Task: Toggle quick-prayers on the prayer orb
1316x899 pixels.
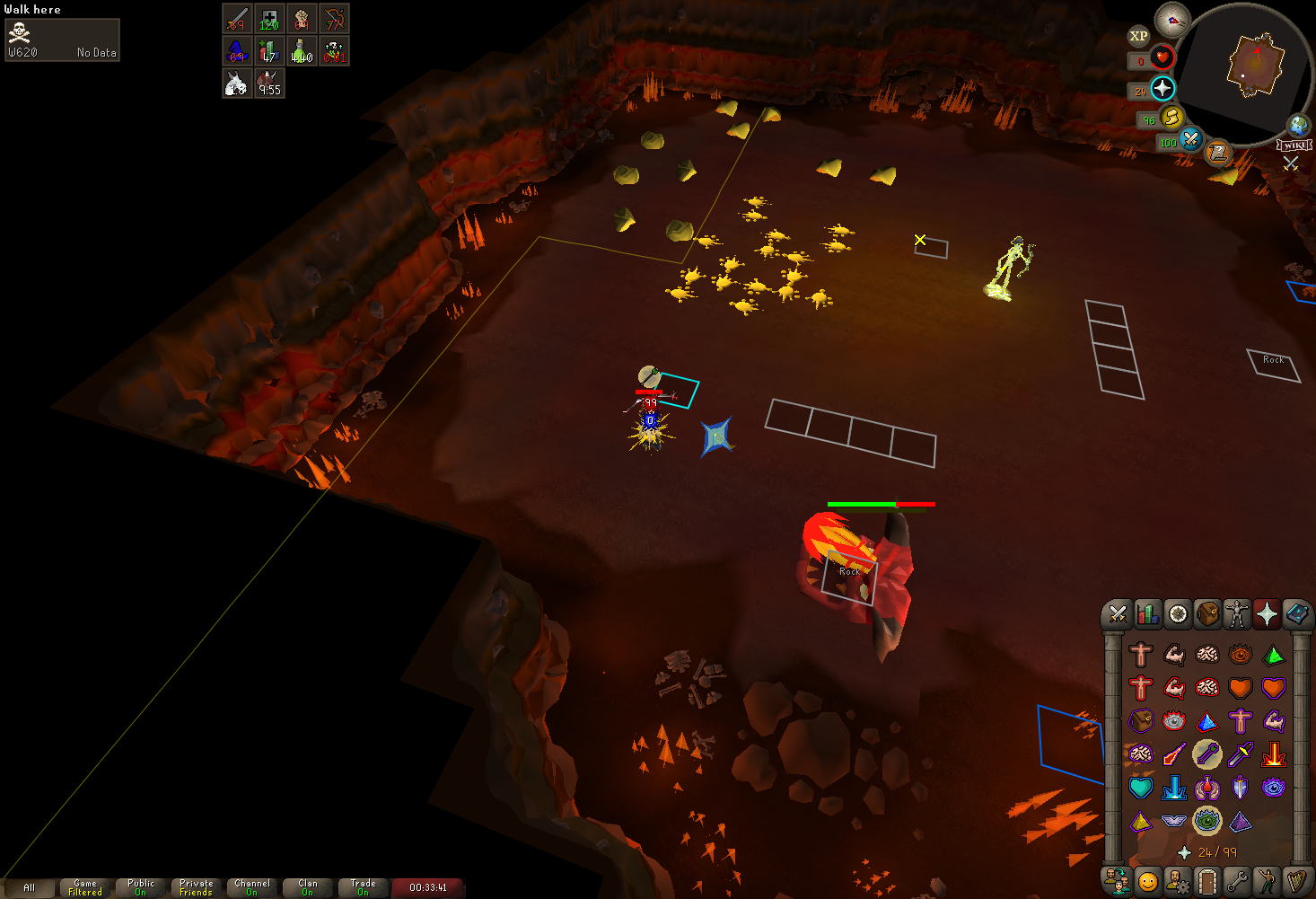Action: tap(1162, 88)
